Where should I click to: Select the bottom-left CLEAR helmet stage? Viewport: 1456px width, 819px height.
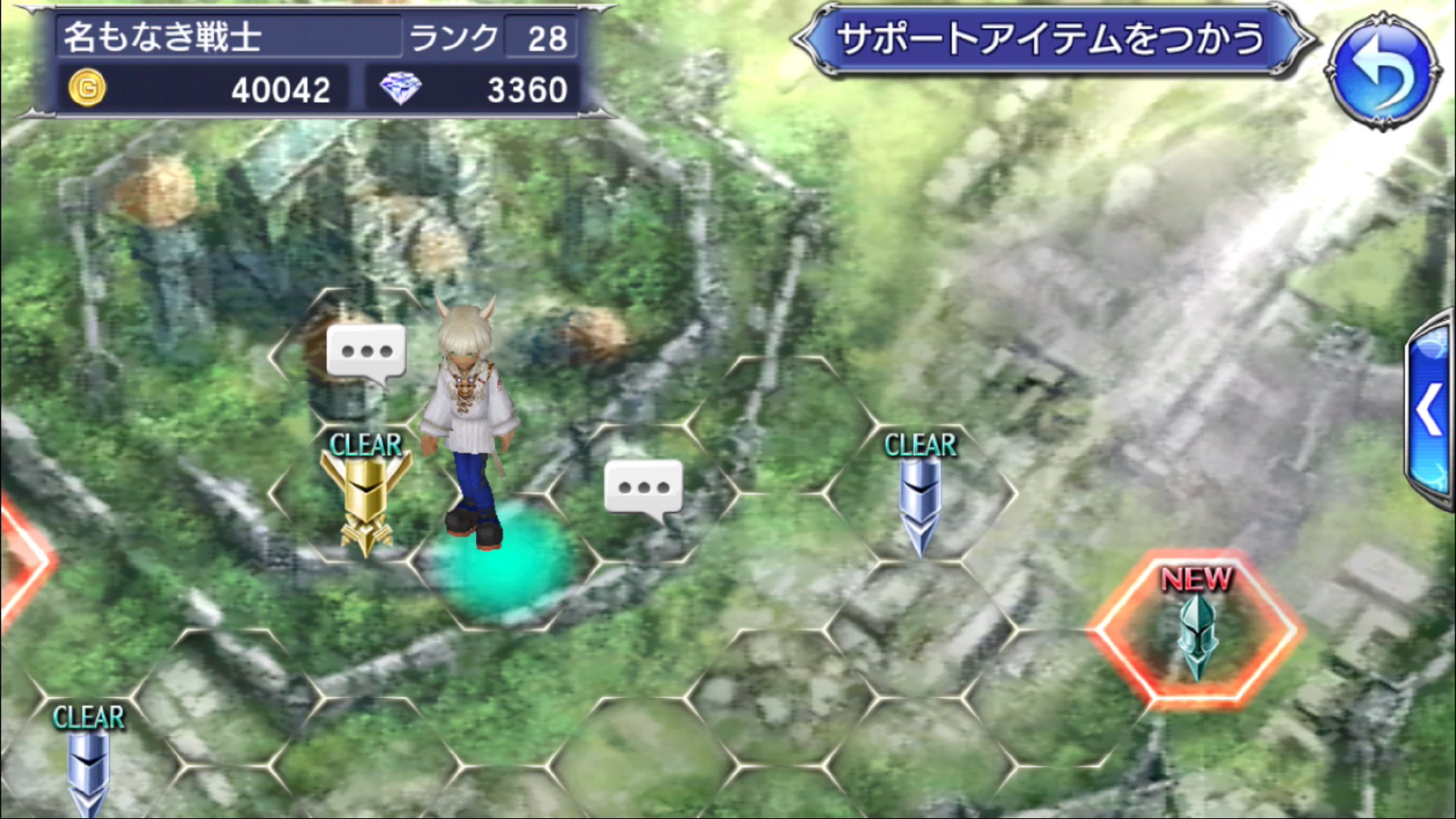click(x=89, y=771)
